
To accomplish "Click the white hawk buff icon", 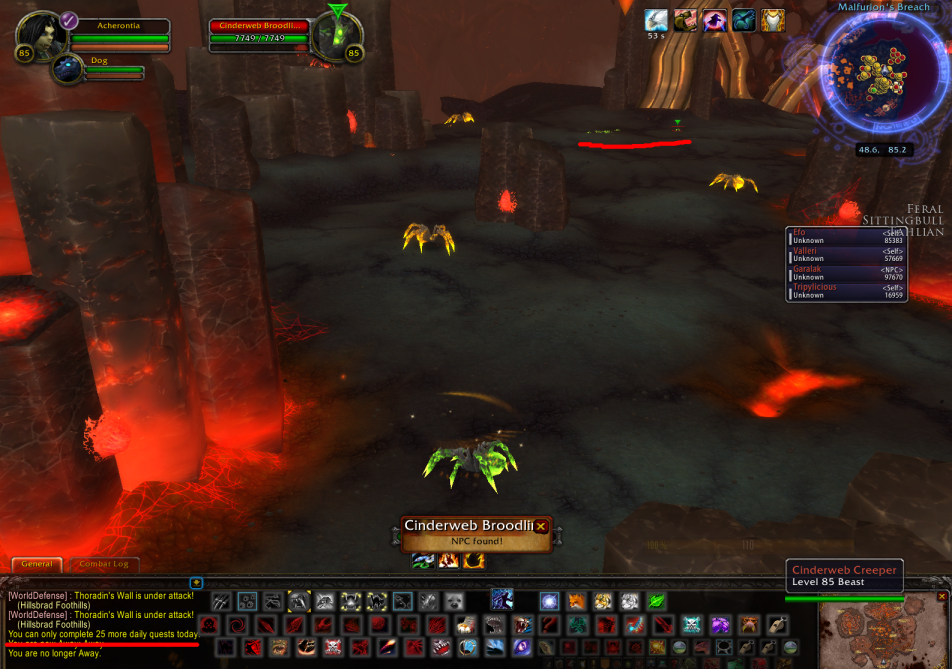I will (x=656, y=20).
